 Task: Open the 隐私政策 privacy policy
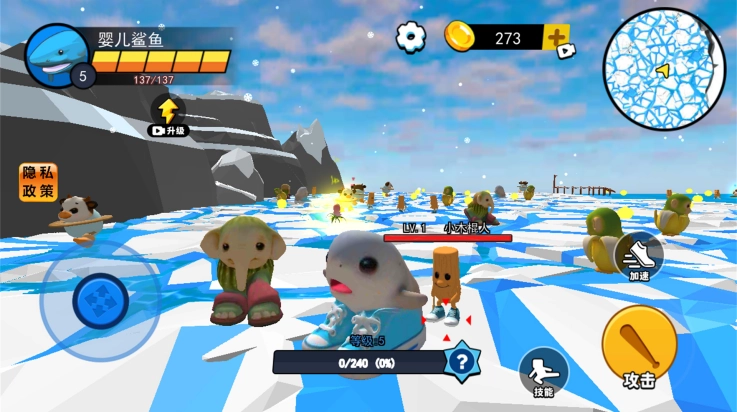coord(38,182)
